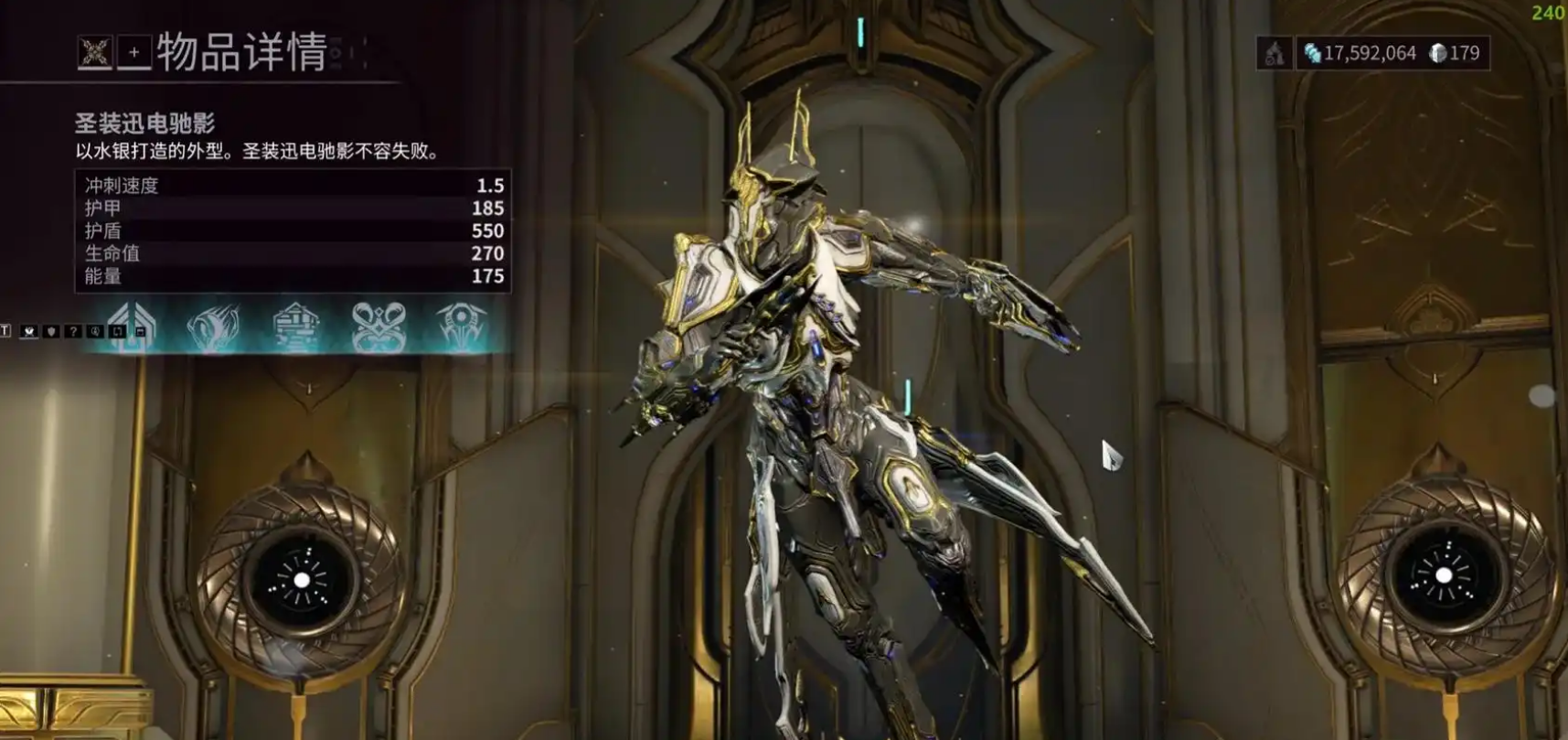Click the small question mark icon
This screenshot has width=1568, height=740.
coord(73,331)
